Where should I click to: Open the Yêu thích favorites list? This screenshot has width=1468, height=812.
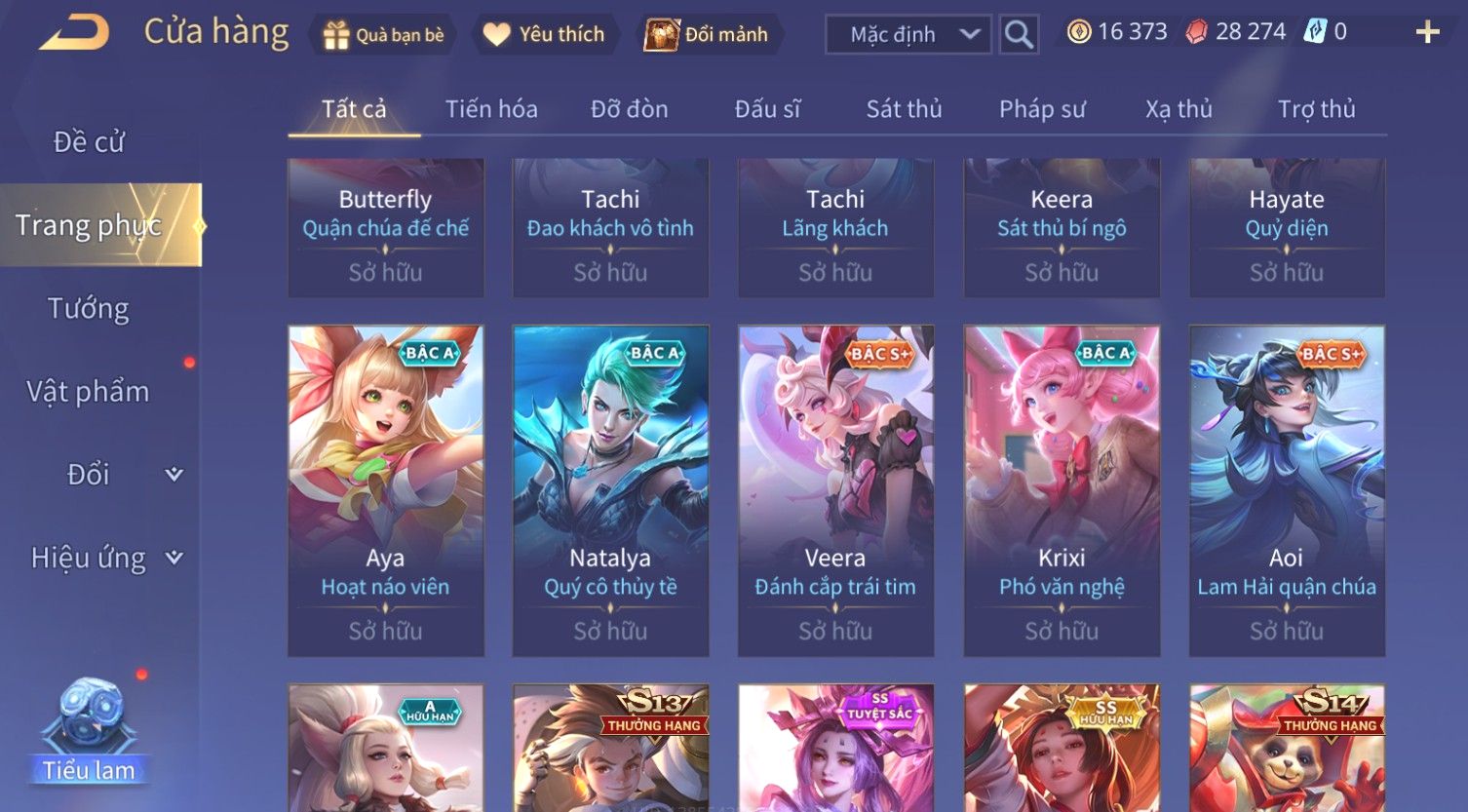click(545, 35)
